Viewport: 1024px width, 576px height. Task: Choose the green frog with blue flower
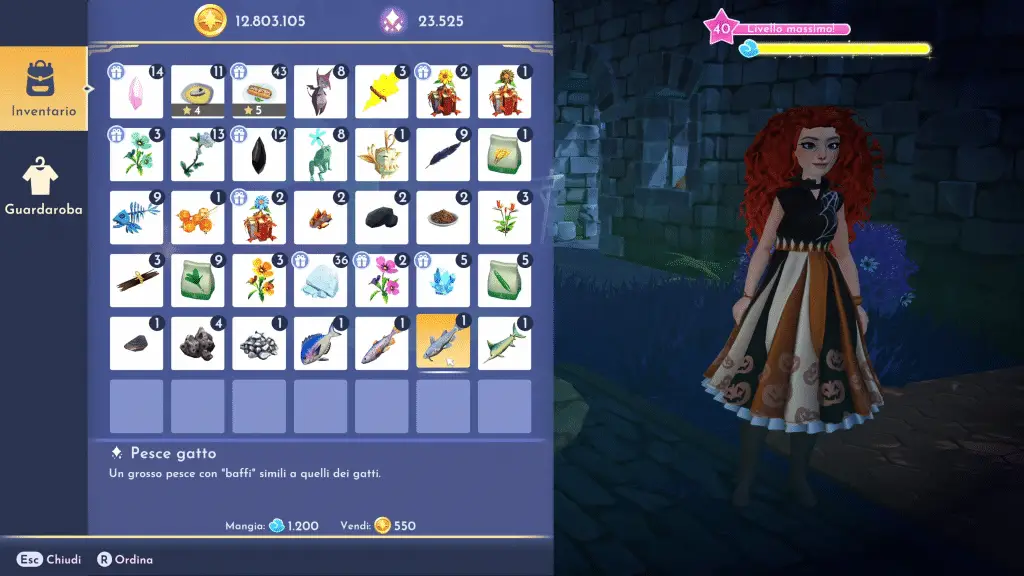[x=320, y=154]
